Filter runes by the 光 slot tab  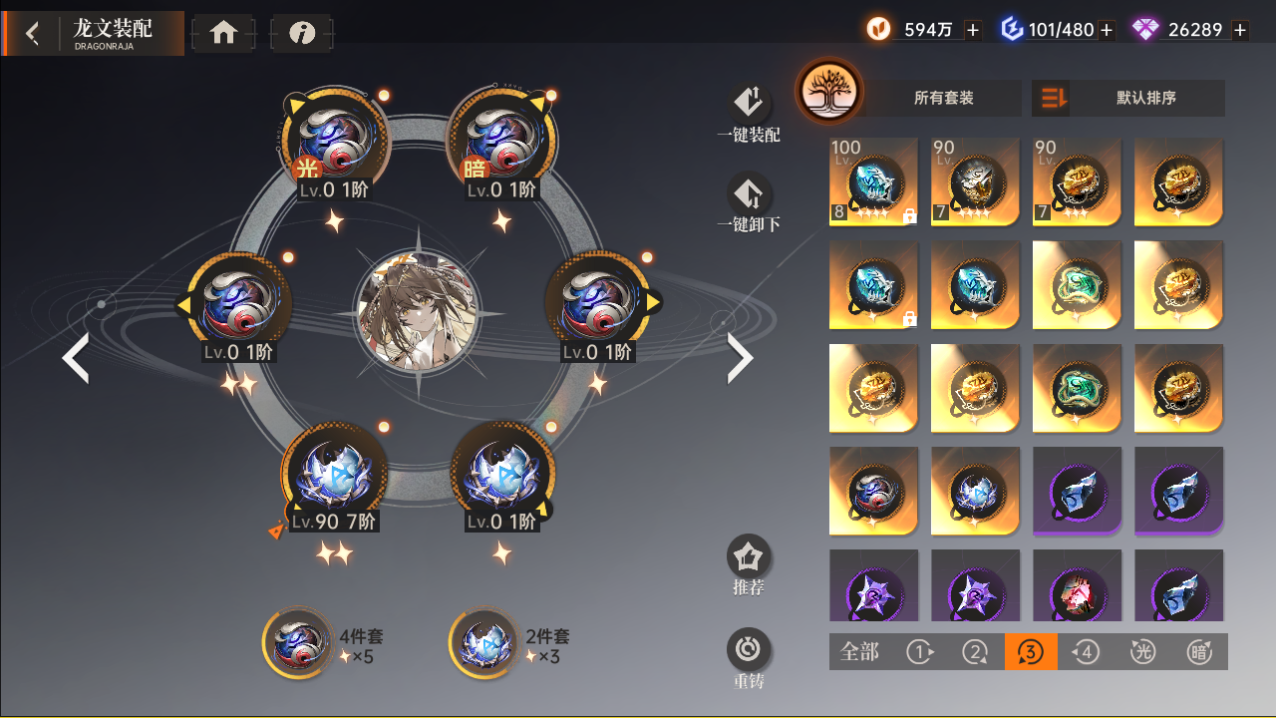pos(1143,652)
